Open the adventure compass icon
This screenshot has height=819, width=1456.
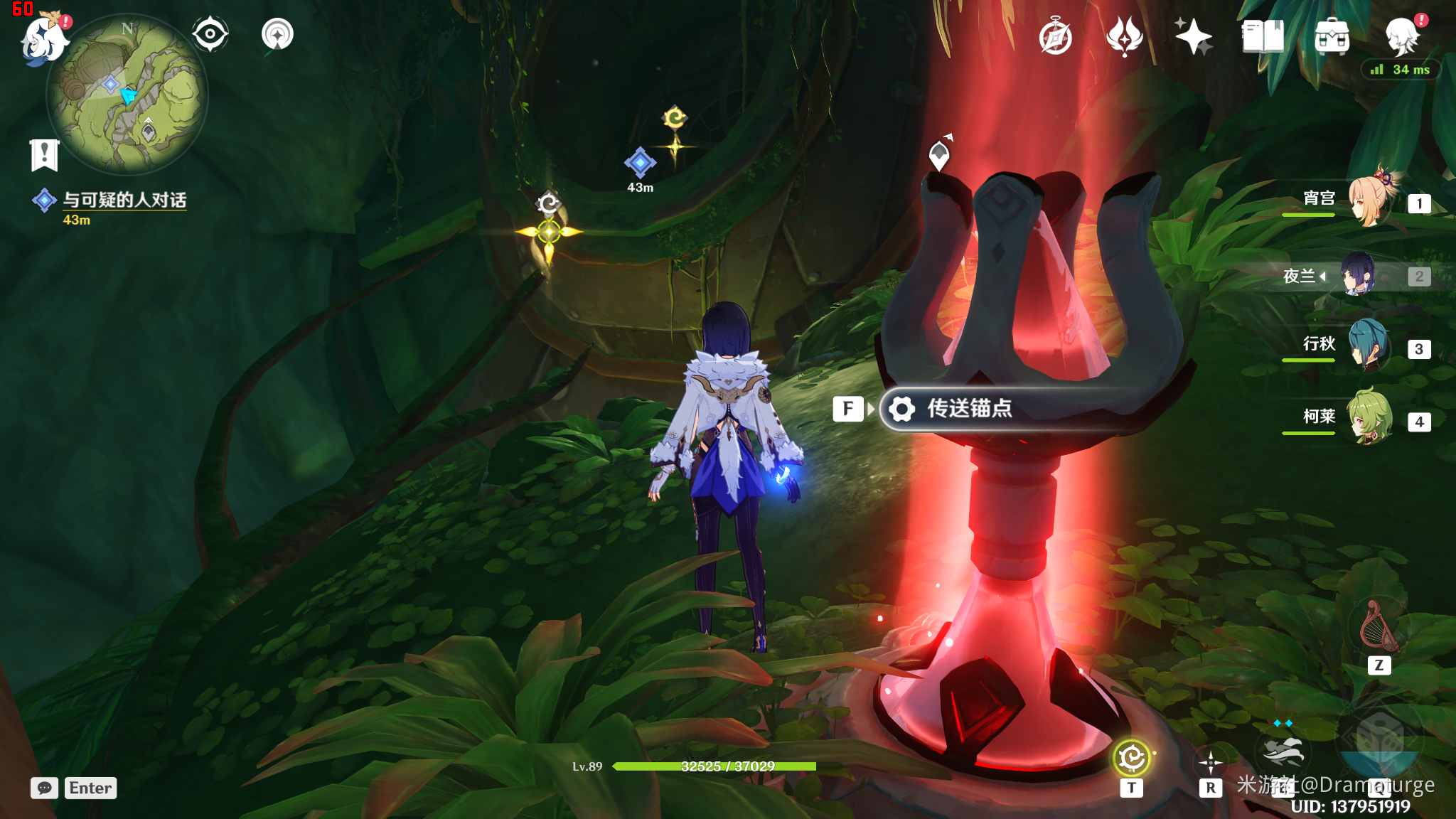pyautogui.click(x=1055, y=37)
